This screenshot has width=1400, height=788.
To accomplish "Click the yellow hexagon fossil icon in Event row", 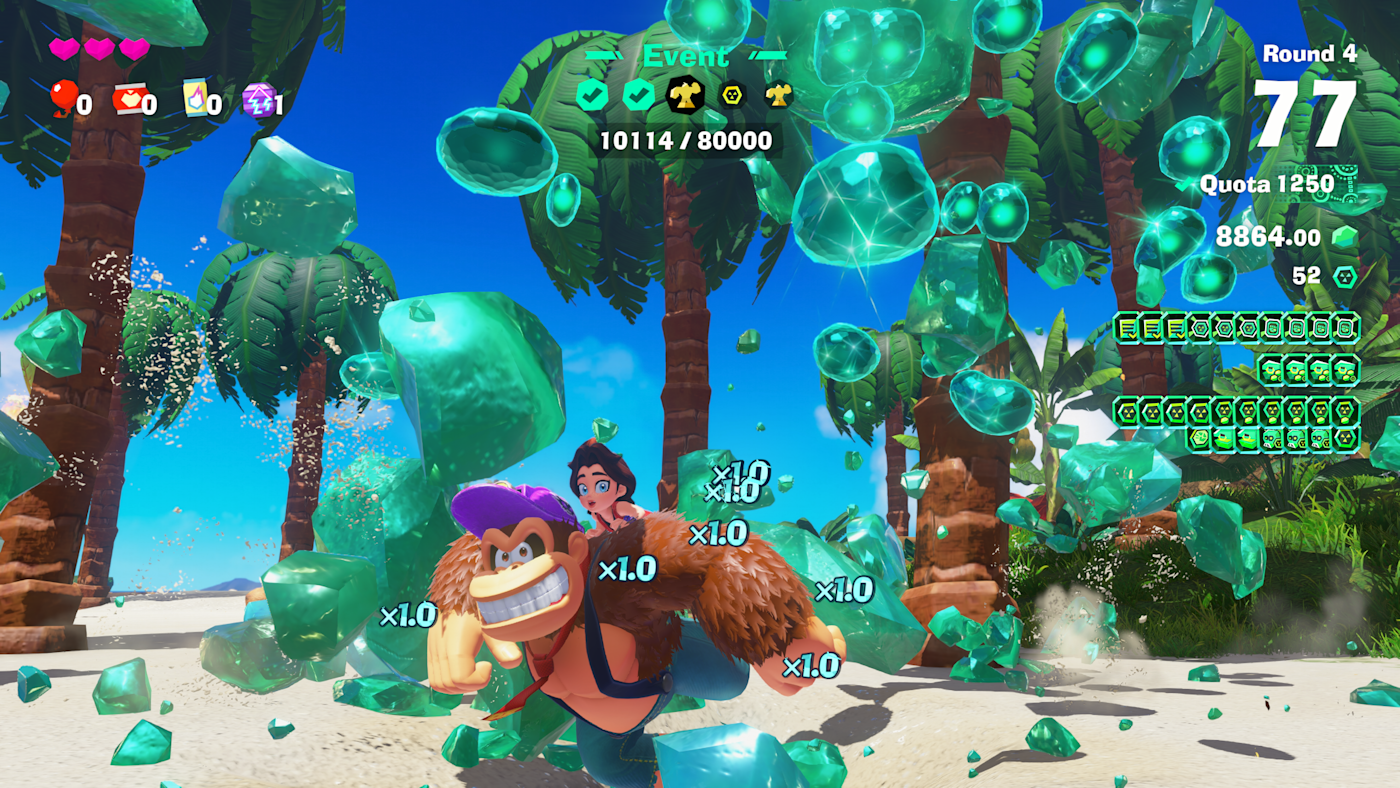I will [731, 95].
